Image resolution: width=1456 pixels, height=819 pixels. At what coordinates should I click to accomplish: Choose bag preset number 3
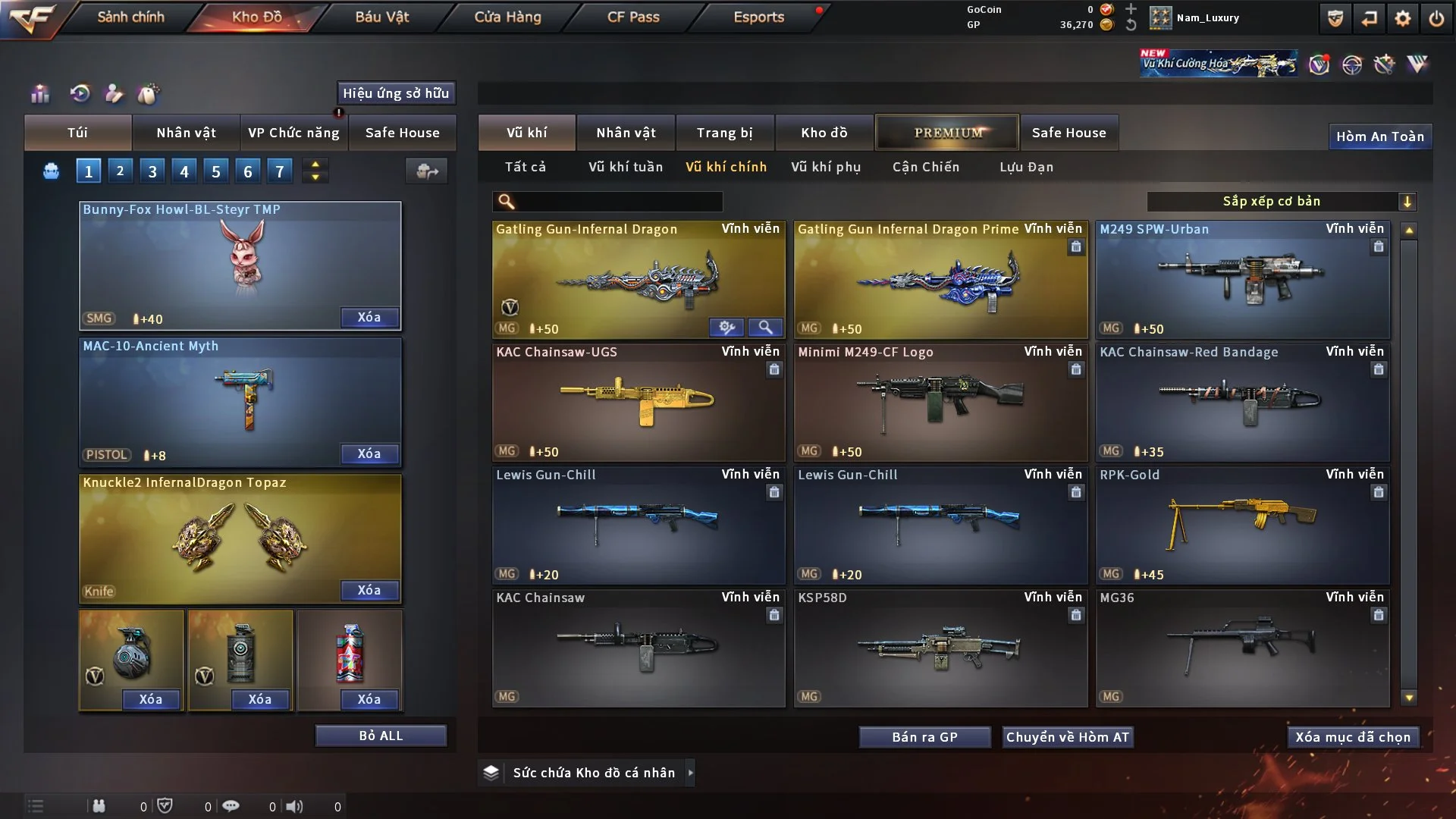(x=152, y=171)
